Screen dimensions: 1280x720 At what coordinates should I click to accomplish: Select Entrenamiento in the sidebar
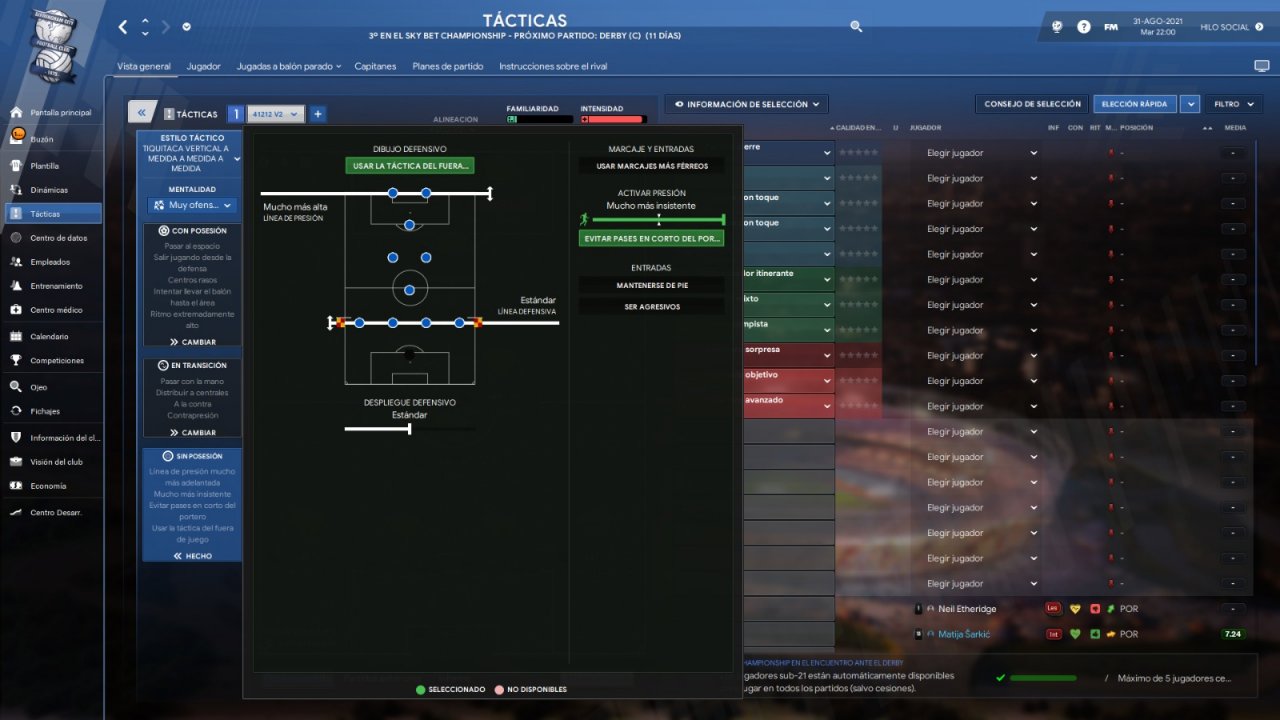pyautogui.click(x=56, y=286)
